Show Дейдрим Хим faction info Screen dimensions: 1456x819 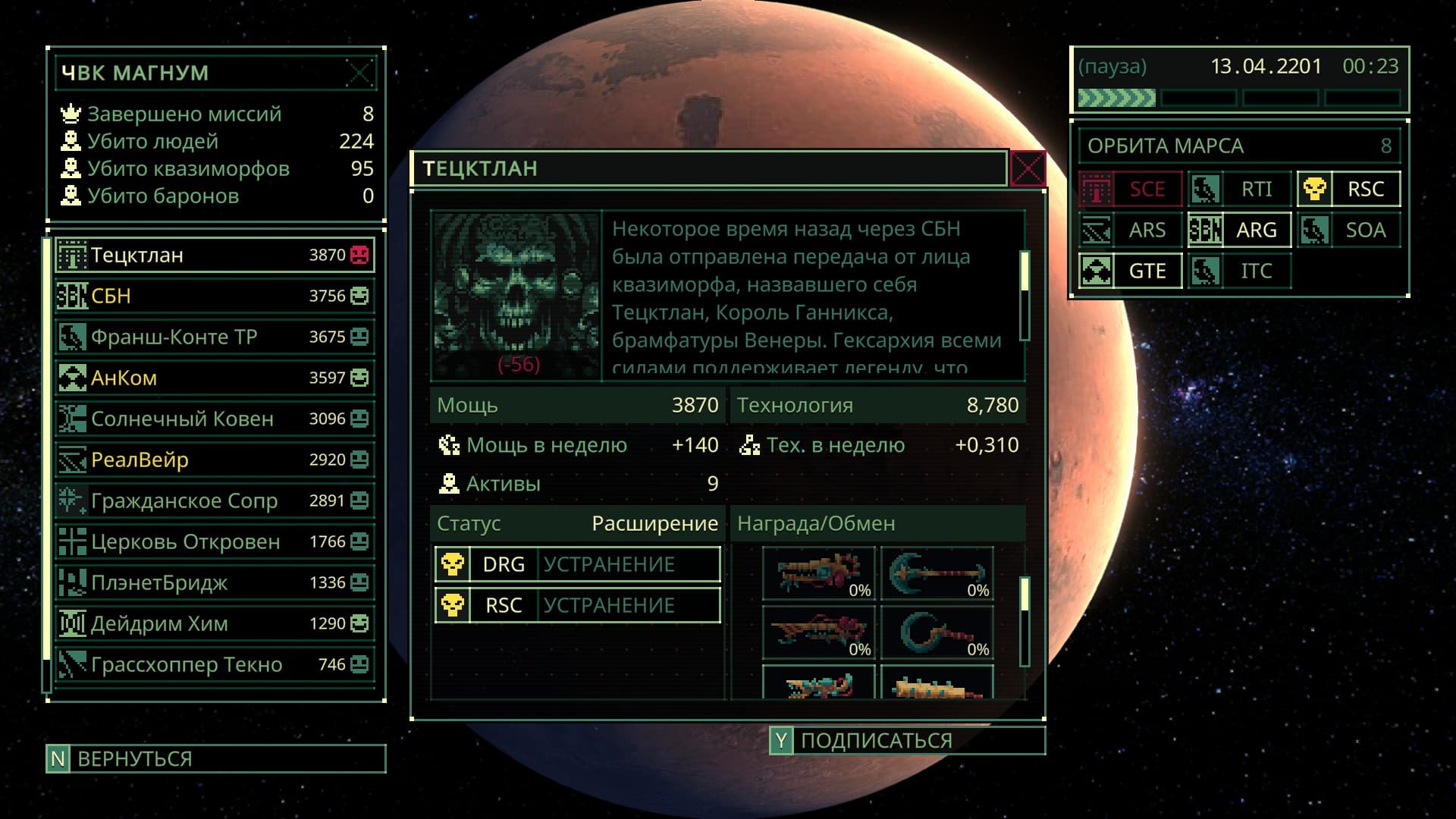215,623
